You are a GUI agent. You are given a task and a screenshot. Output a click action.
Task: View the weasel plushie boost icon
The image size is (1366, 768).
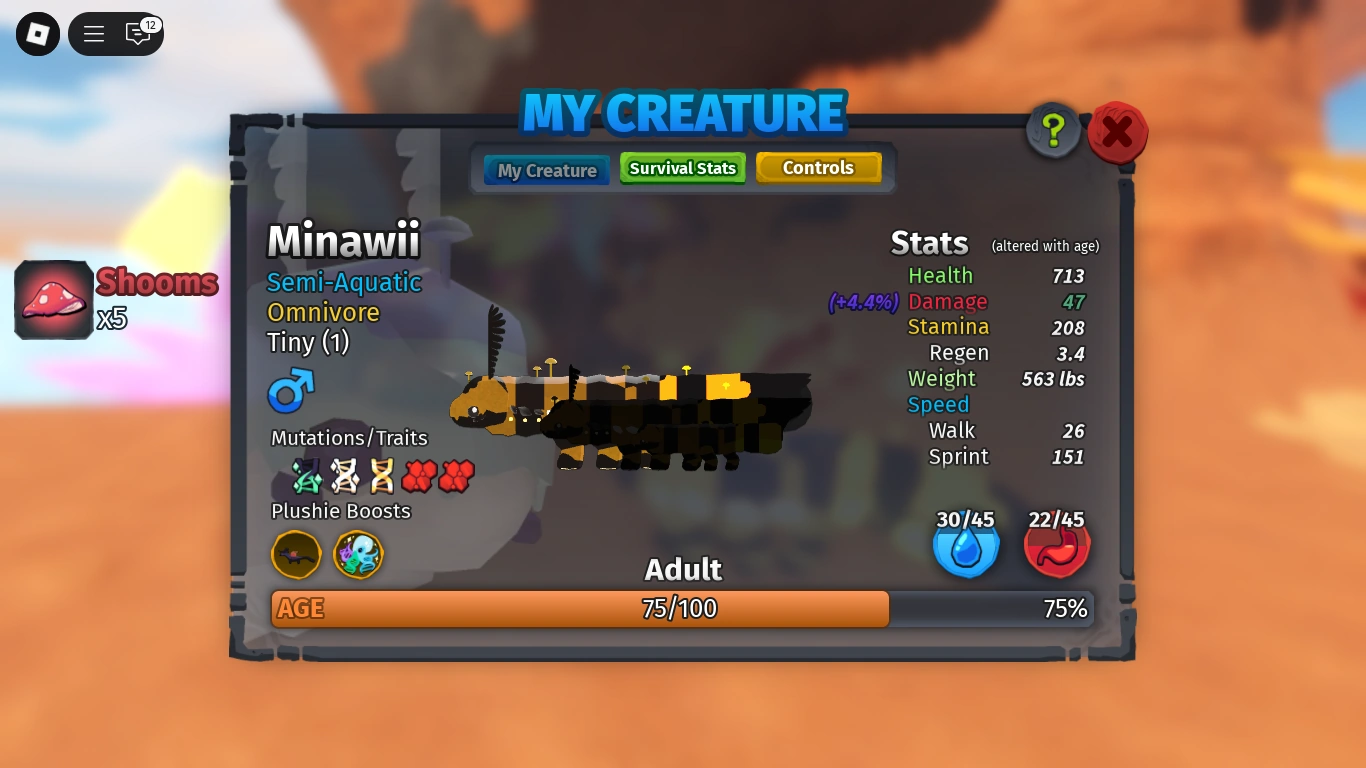click(x=295, y=555)
